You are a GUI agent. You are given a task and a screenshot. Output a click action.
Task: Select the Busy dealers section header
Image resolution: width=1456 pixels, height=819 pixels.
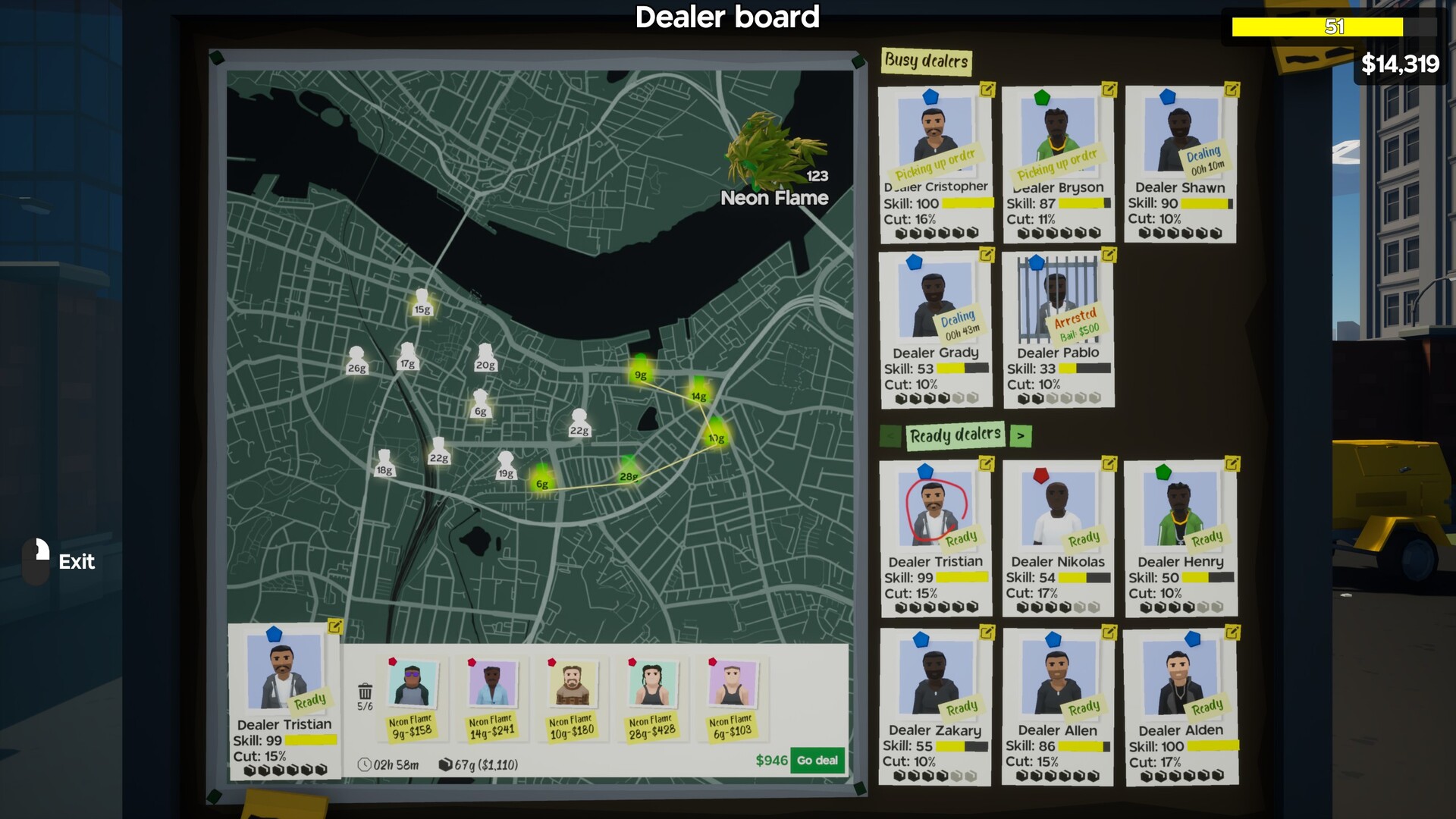[927, 62]
